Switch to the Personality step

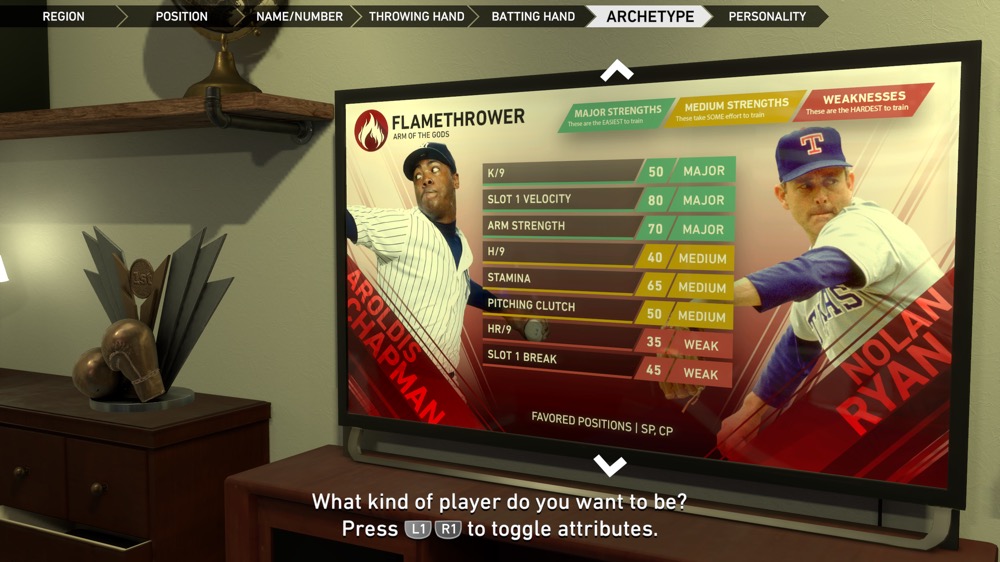[x=767, y=16]
